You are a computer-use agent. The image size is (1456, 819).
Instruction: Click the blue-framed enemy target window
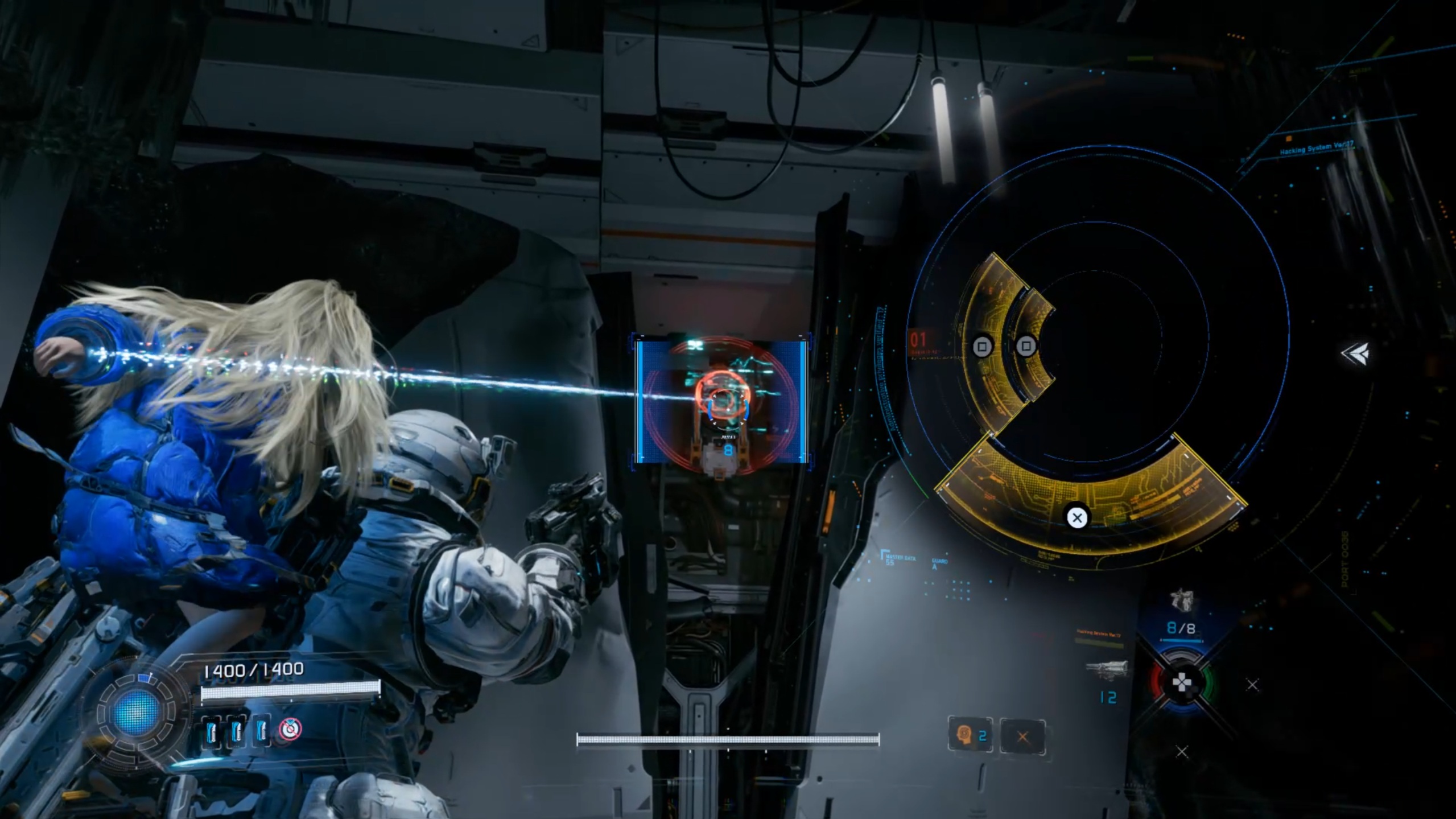(721, 401)
